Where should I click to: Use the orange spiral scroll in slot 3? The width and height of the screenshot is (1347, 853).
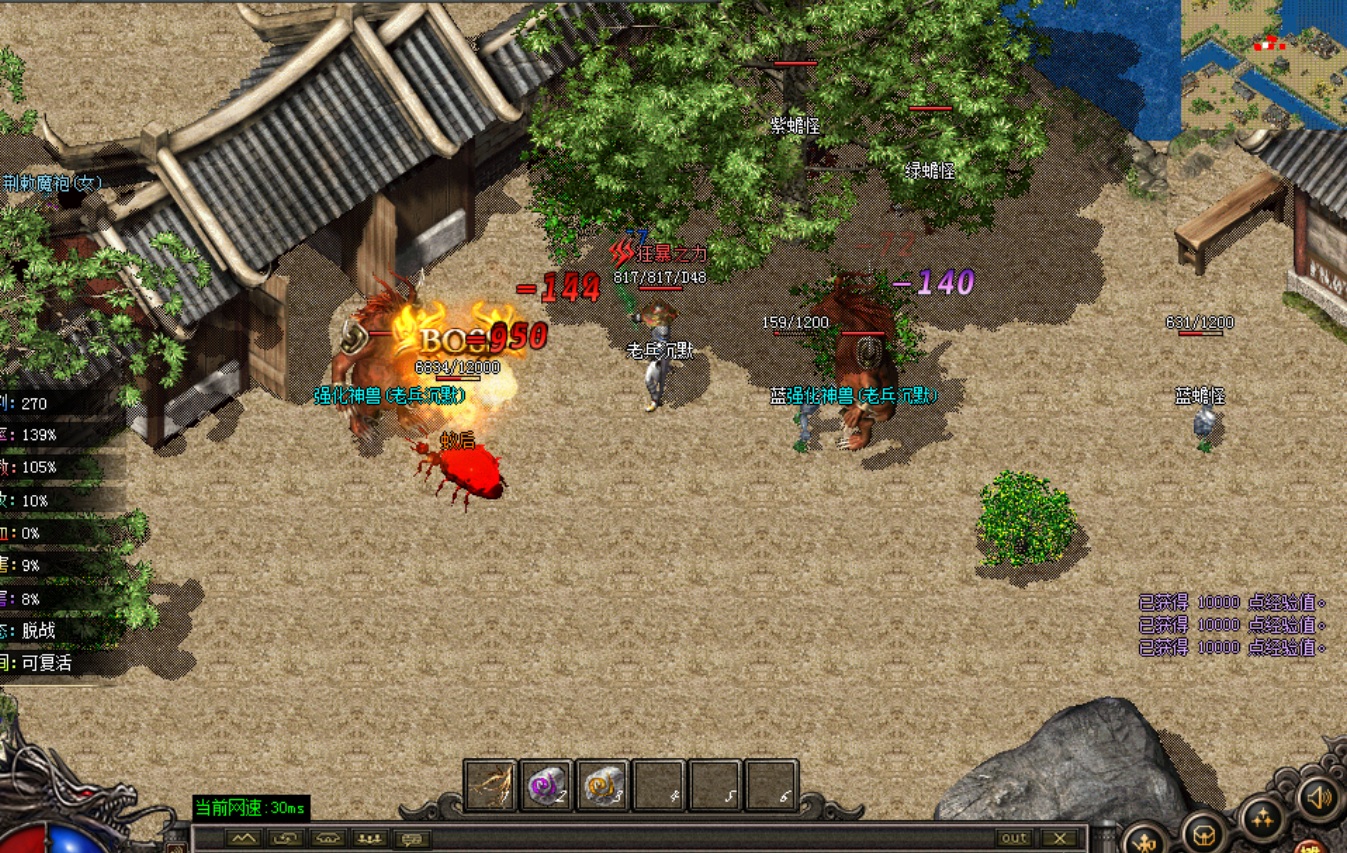pos(603,786)
